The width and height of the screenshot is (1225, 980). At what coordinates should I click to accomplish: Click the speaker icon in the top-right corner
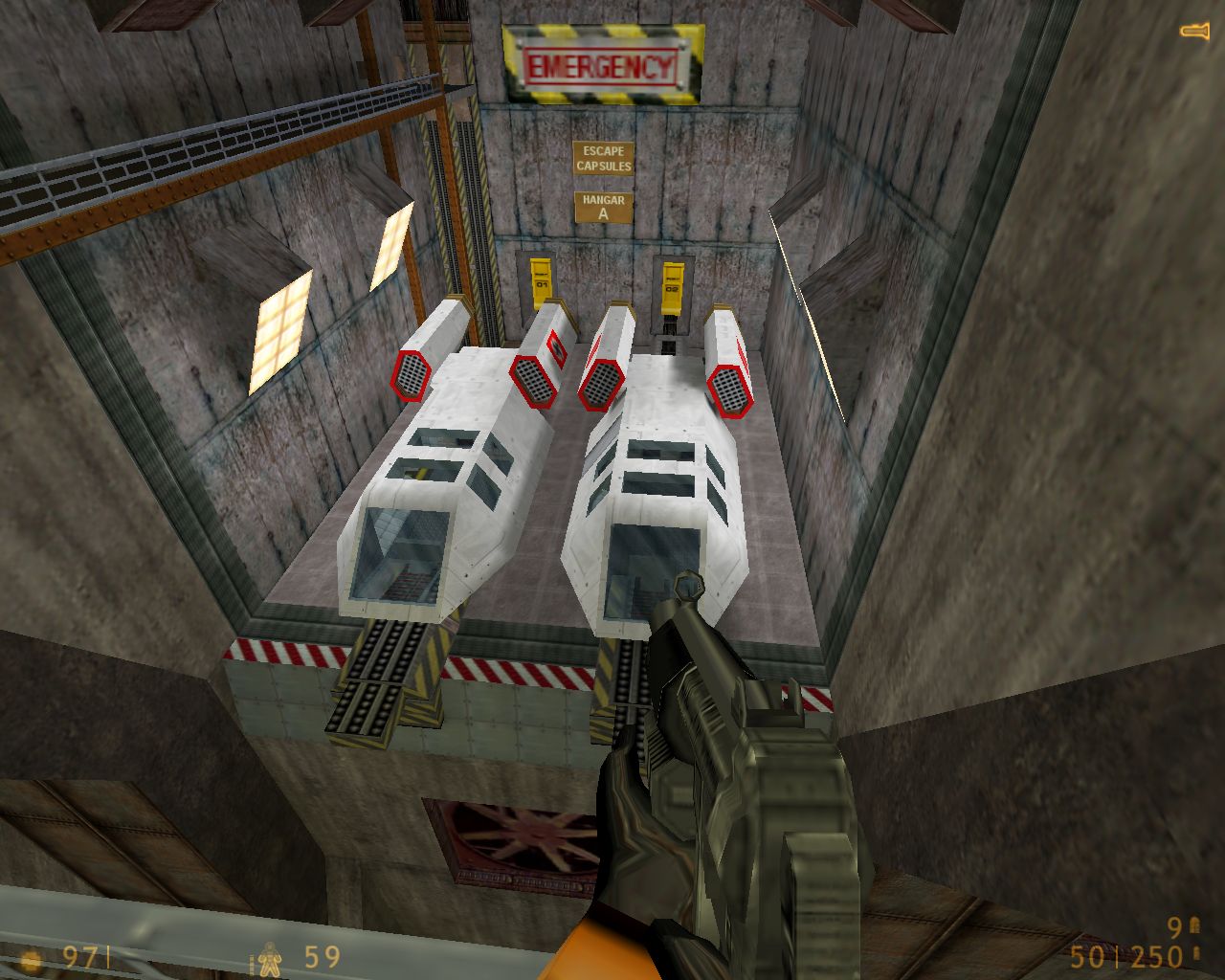(x=1193, y=30)
